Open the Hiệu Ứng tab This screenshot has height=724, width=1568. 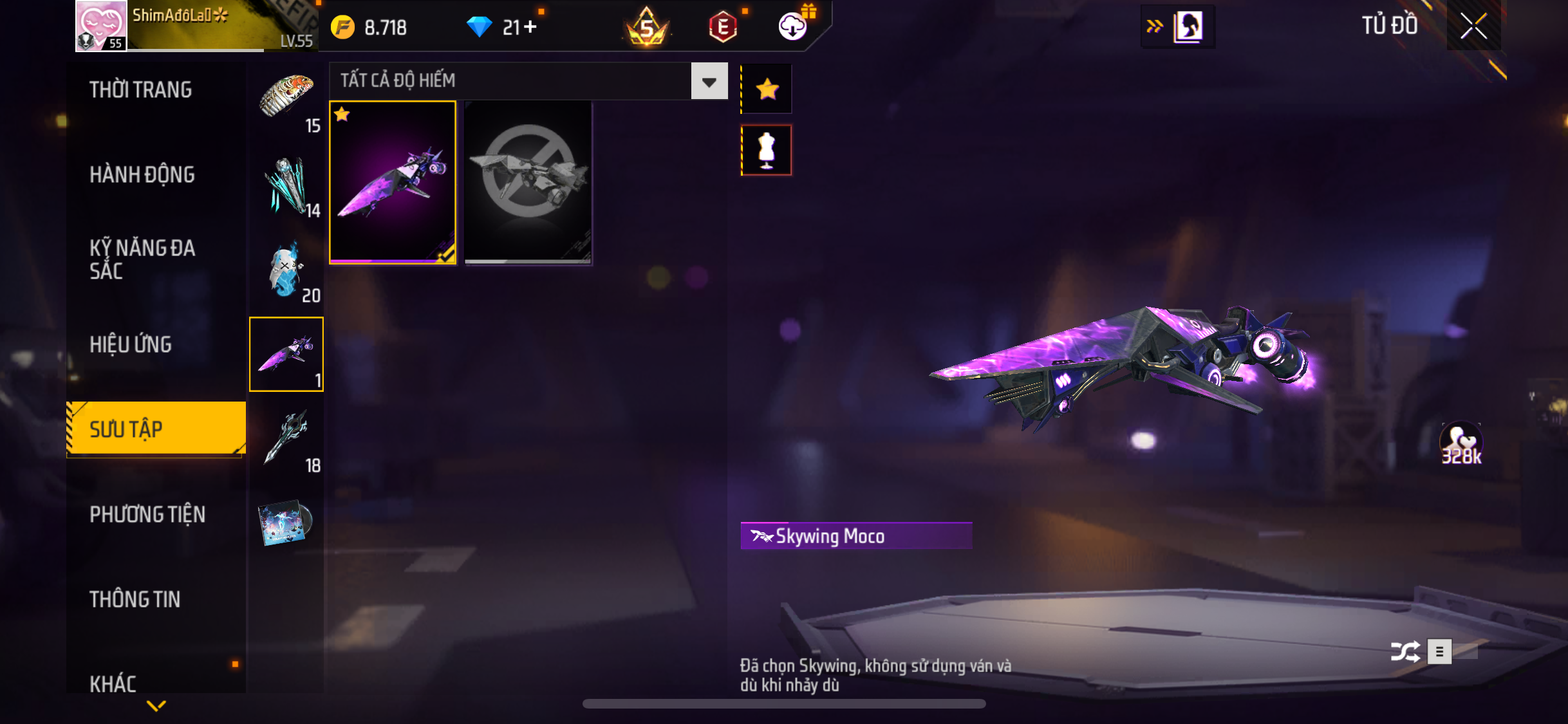click(130, 344)
